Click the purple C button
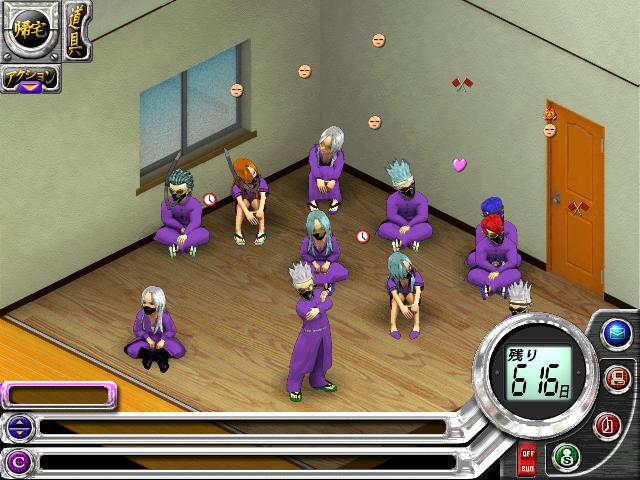 [x=18, y=462]
